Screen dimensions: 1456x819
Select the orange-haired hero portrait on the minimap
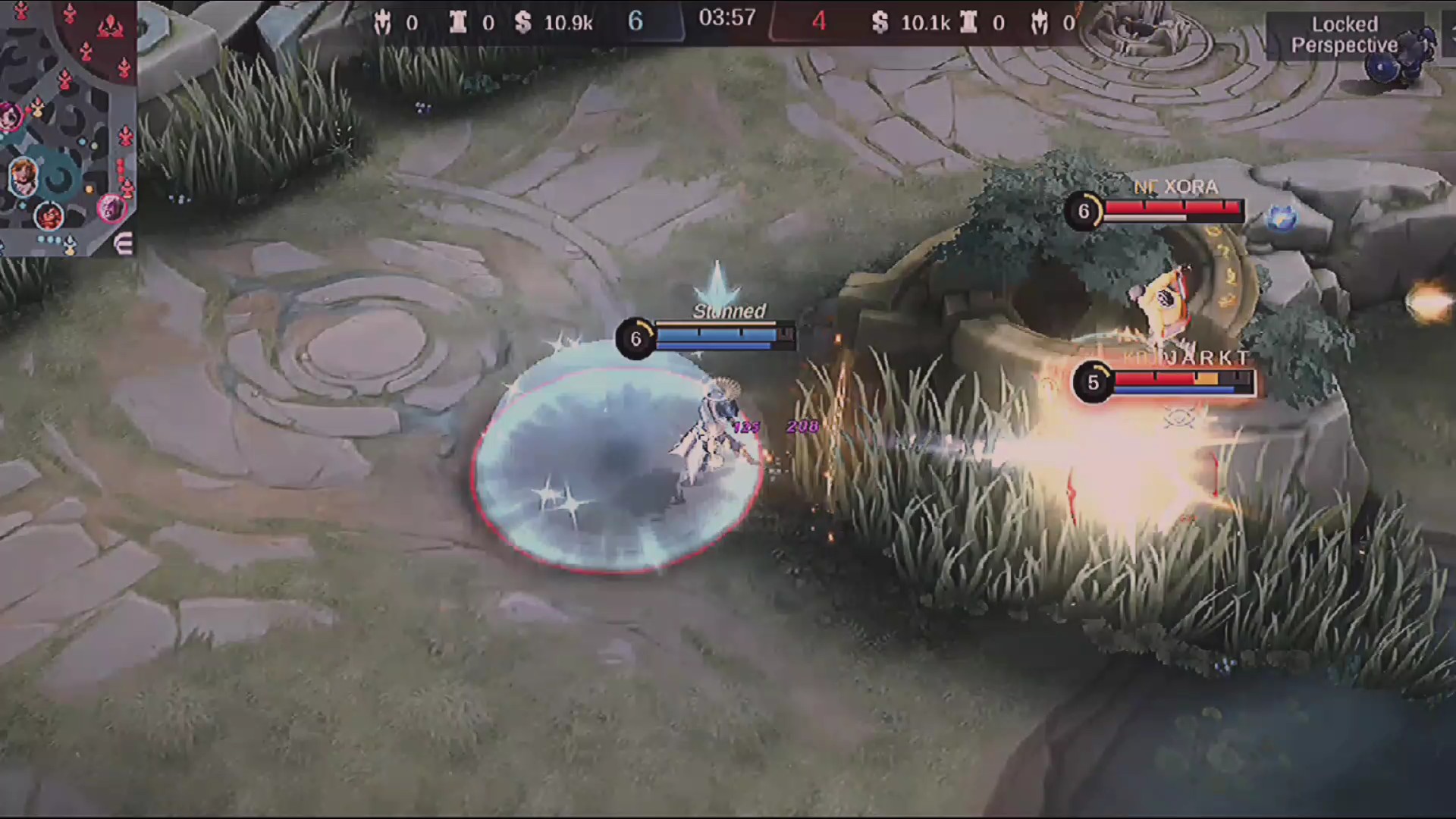point(23,176)
